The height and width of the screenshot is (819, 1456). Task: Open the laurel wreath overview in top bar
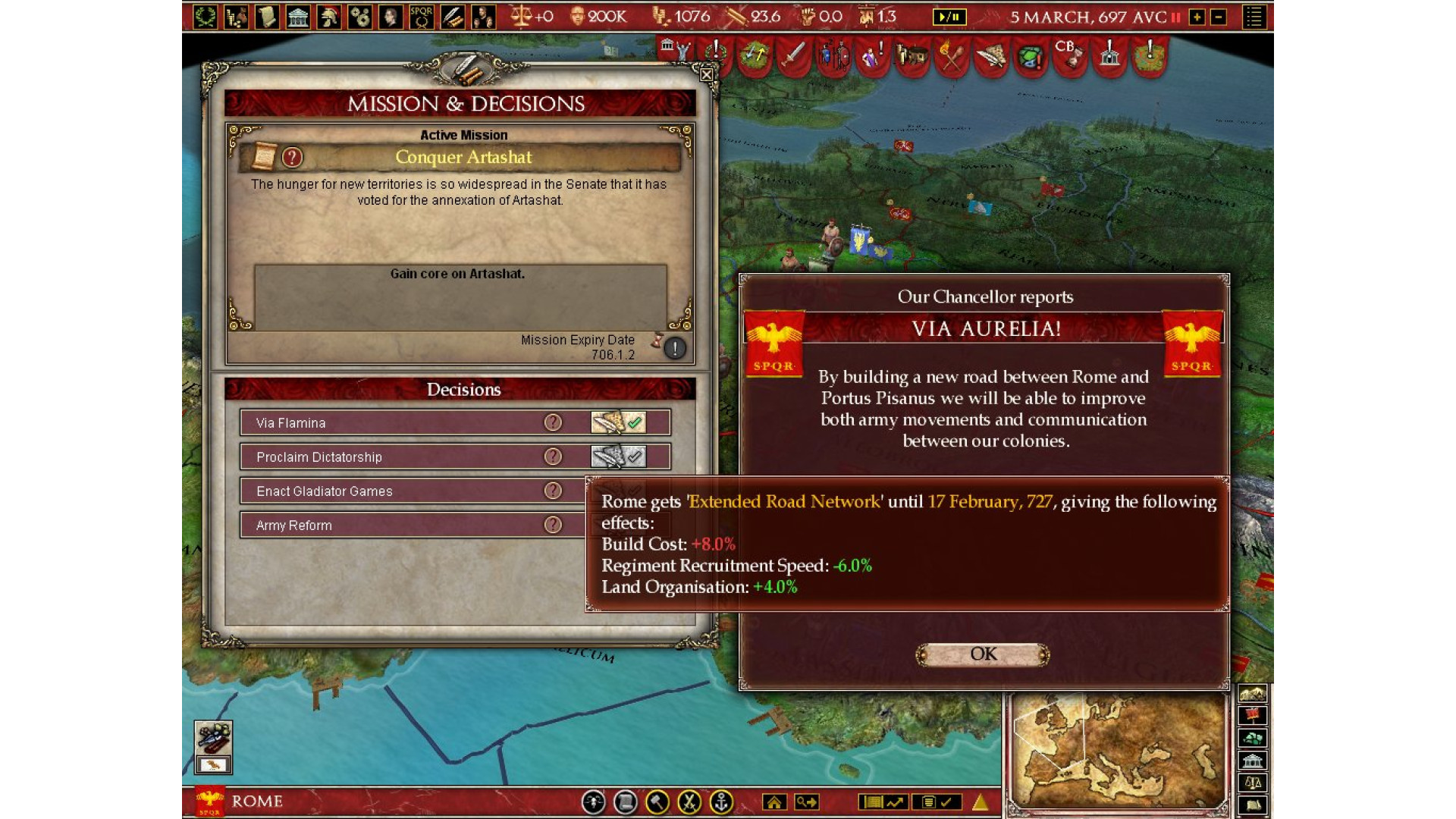click(205, 17)
